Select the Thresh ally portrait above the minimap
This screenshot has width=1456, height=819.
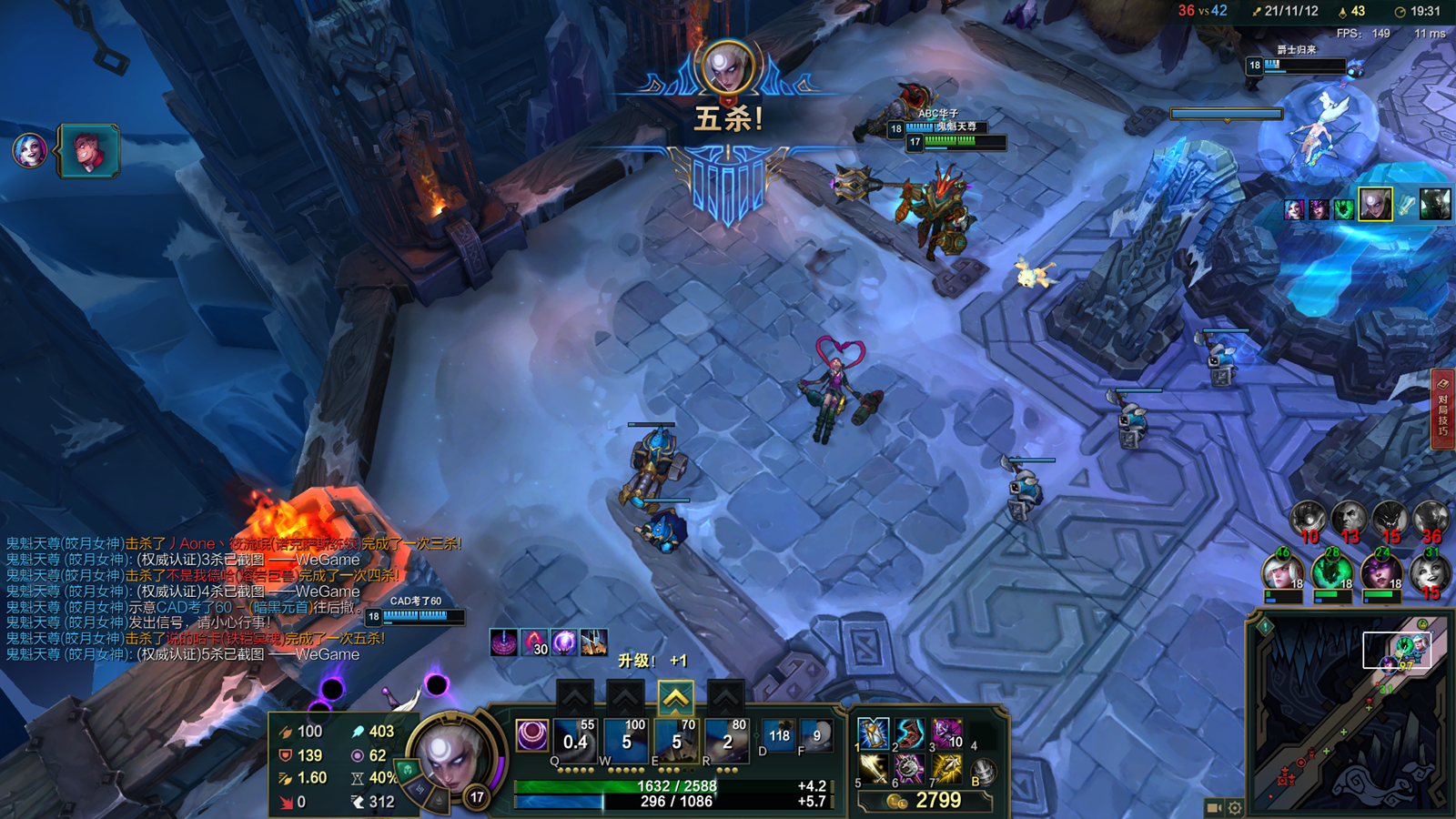point(1331,573)
